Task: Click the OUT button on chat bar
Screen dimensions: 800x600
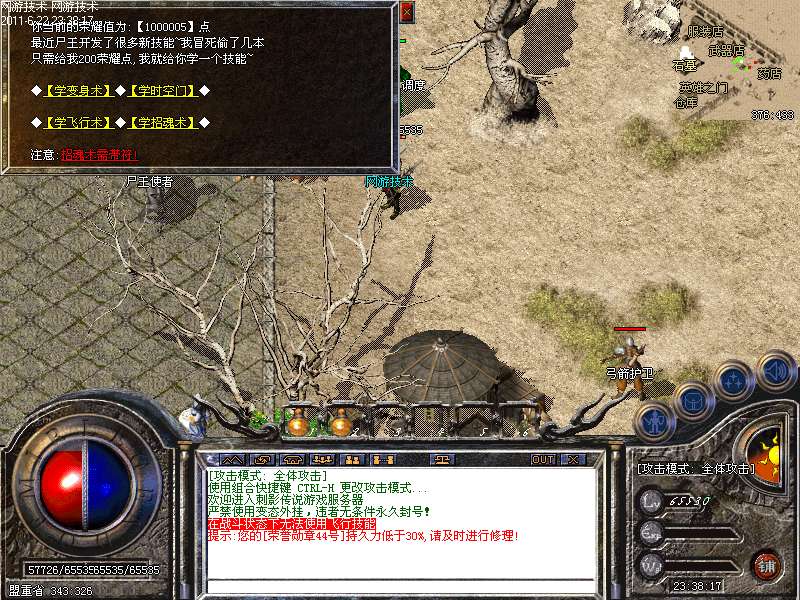Action: pos(543,460)
